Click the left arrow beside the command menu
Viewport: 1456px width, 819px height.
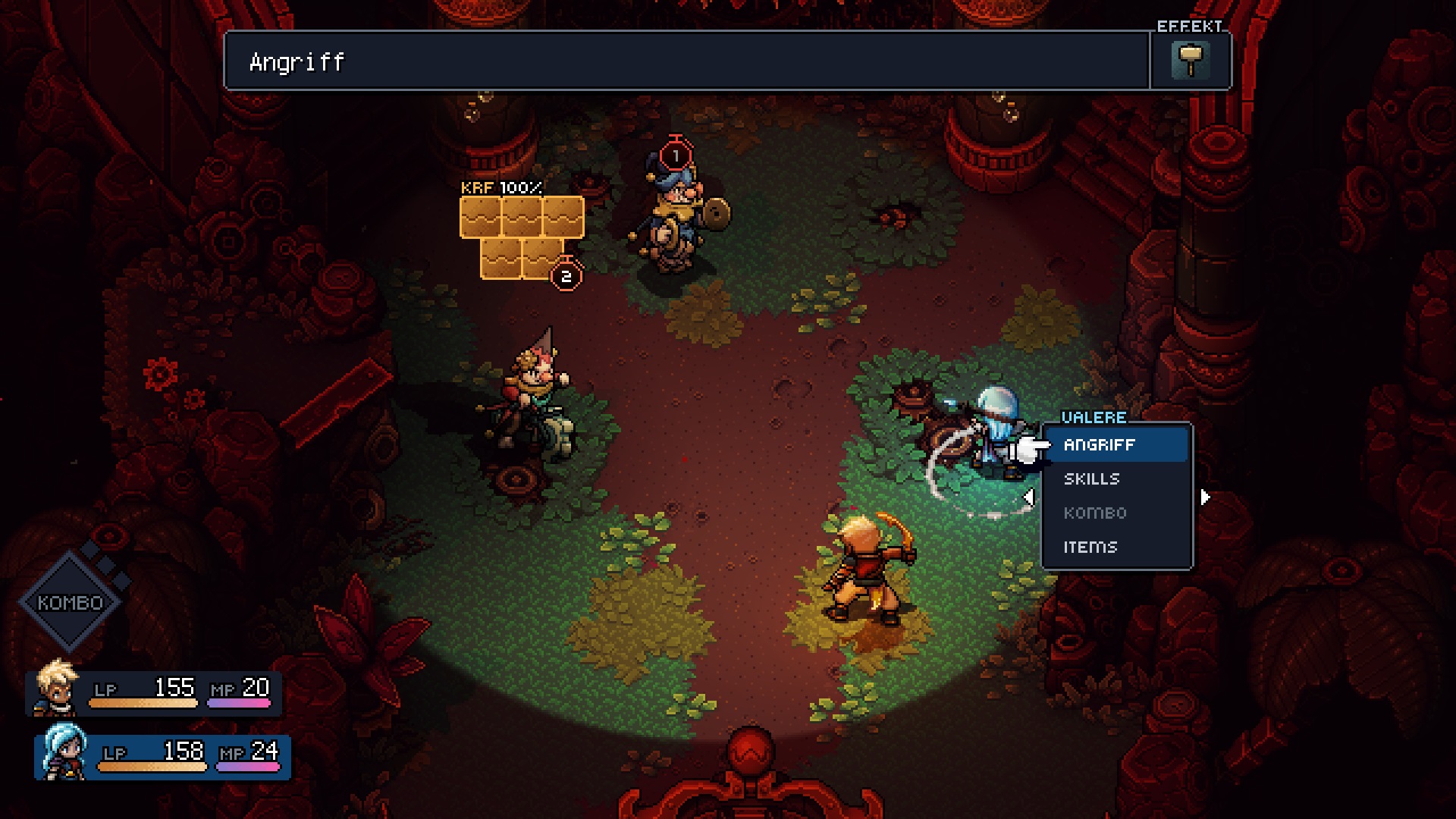(x=1029, y=497)
